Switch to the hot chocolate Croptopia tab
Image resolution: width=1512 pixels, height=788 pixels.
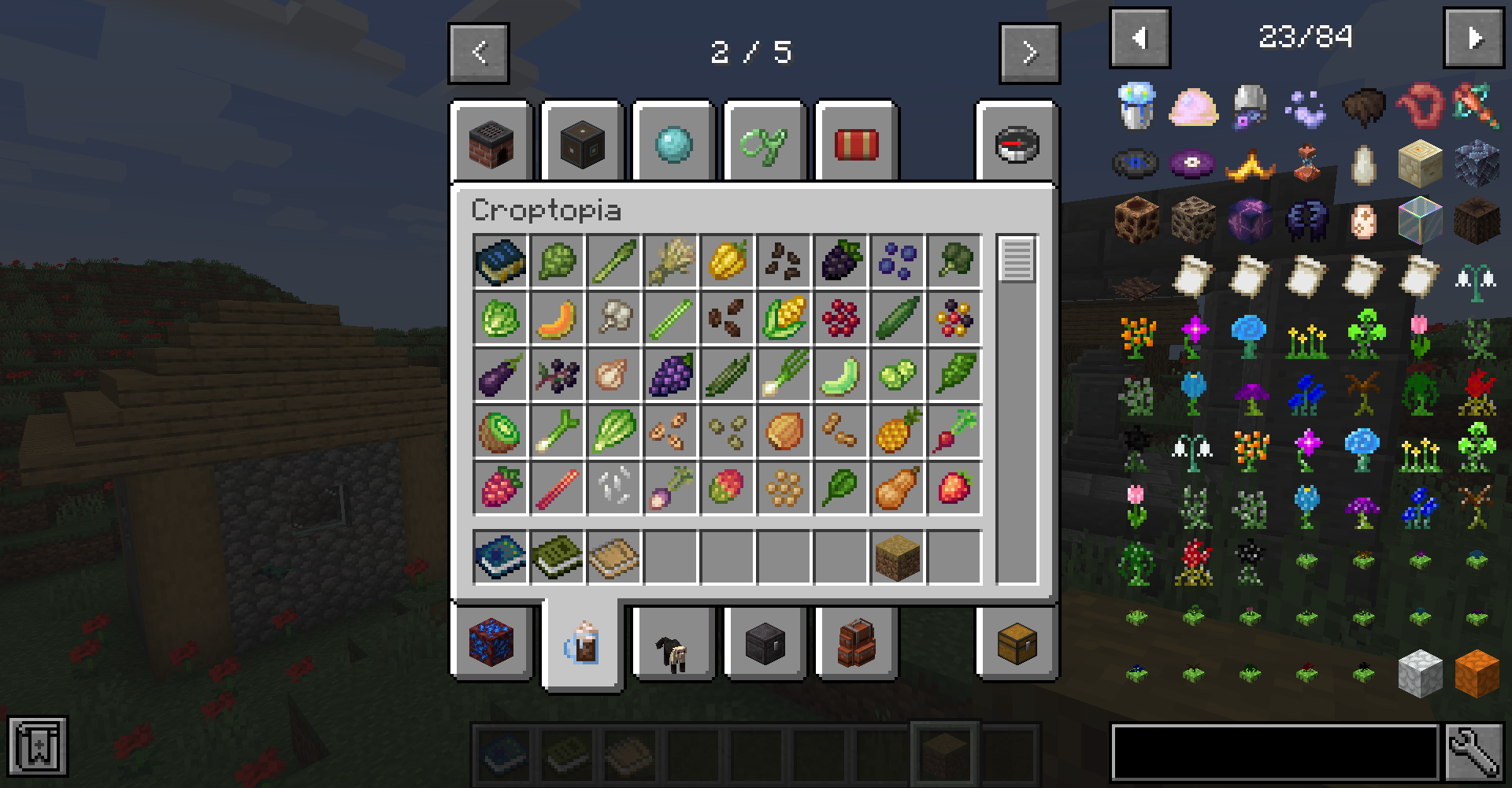[x=581, y=644]
